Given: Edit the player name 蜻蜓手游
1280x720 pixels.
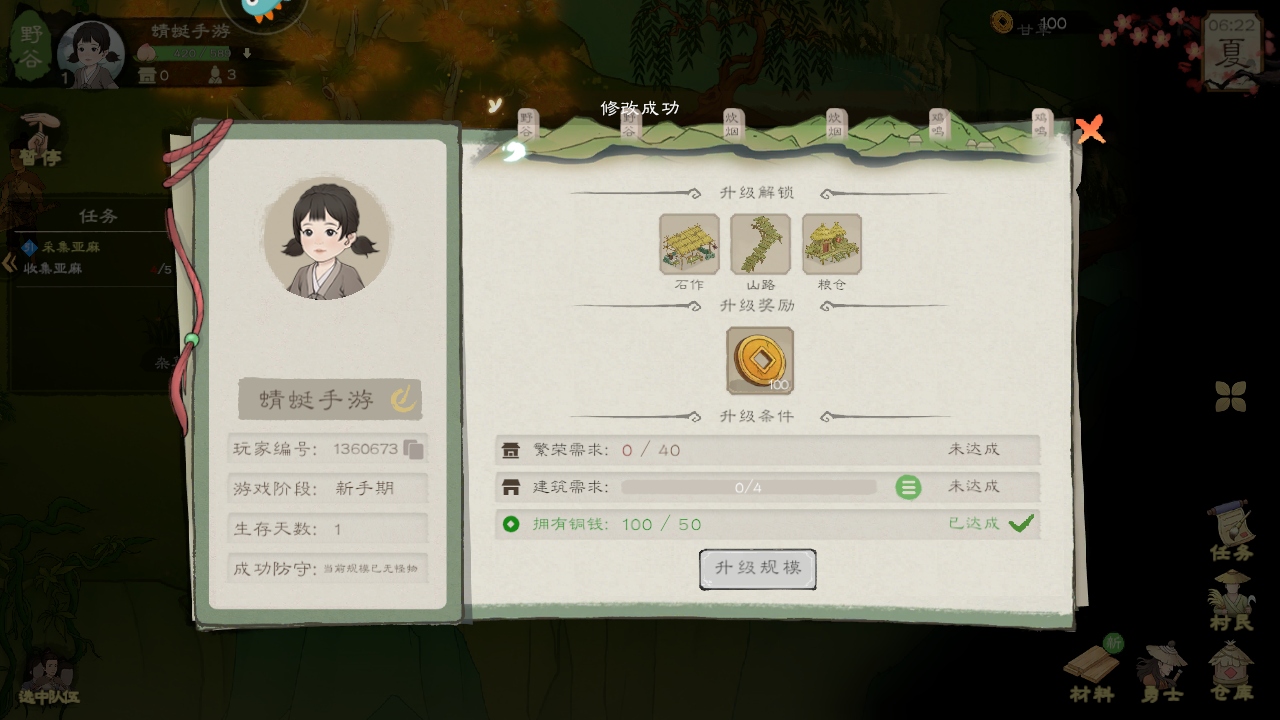Looking at the screenshot, I should pyautogui.click(x=403, y=400).
